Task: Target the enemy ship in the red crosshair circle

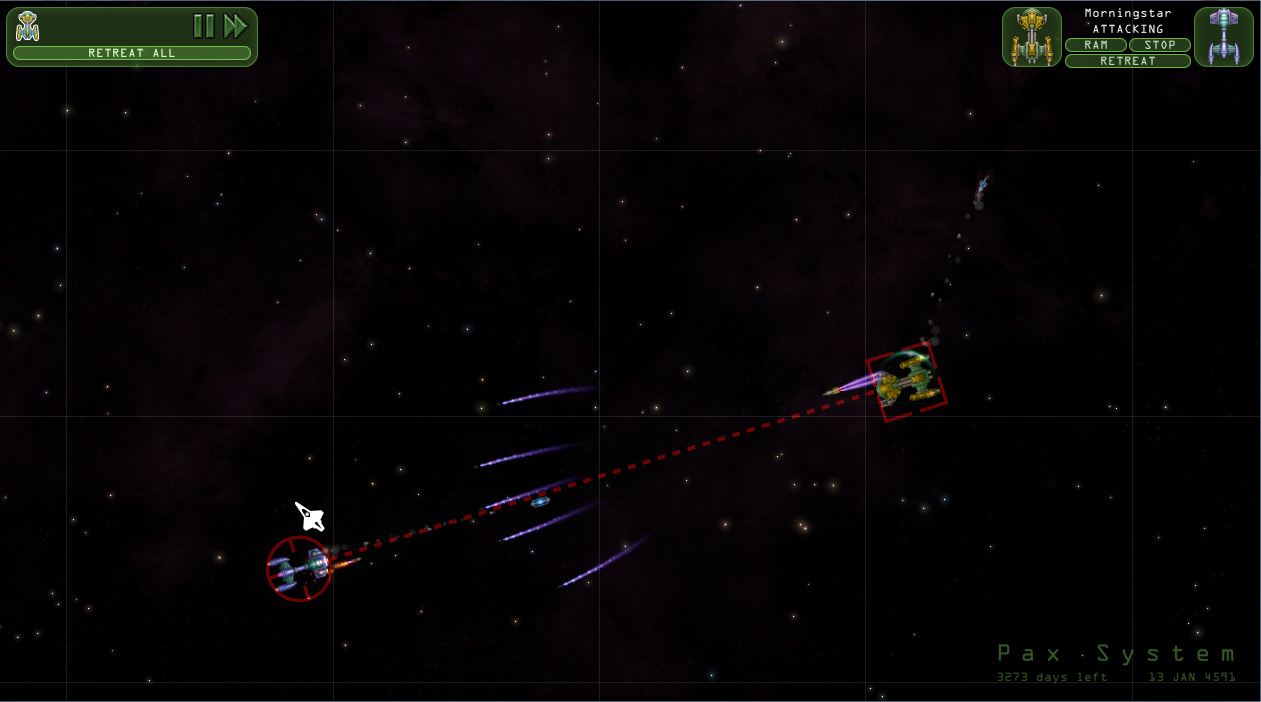Action: coord(299,569)
